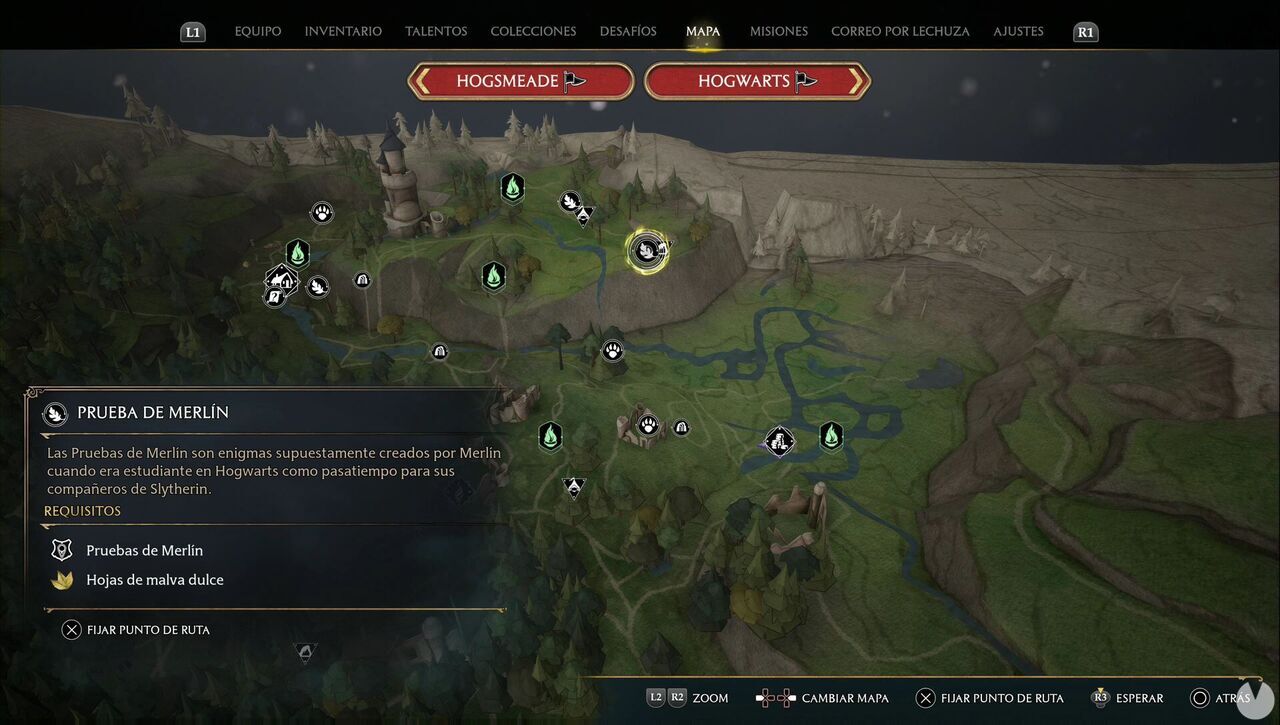This screenshot has width=1280, height=725.
Task: Select the dark hexagon marker east of the river
Action: pyautogui.click(x=831, y=437)
